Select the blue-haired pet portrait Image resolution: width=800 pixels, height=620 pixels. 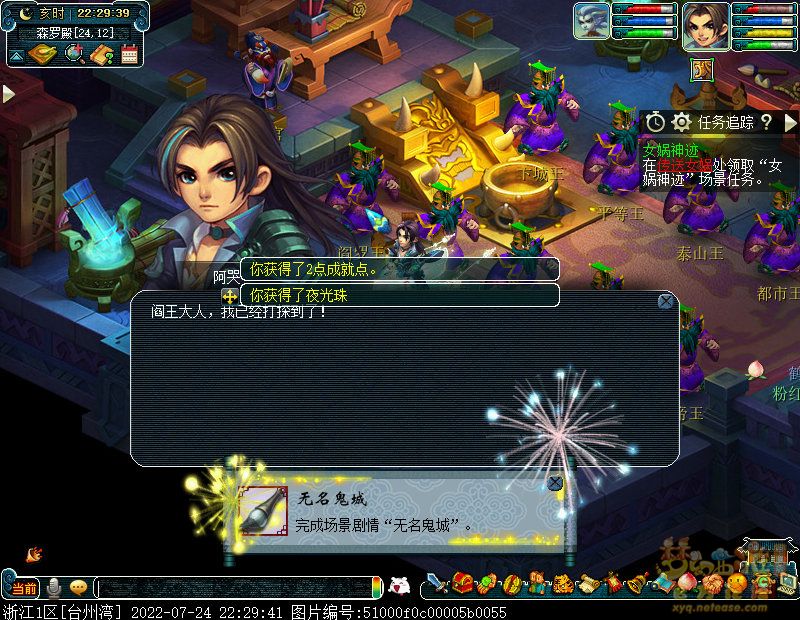click(x=592, y=22)
